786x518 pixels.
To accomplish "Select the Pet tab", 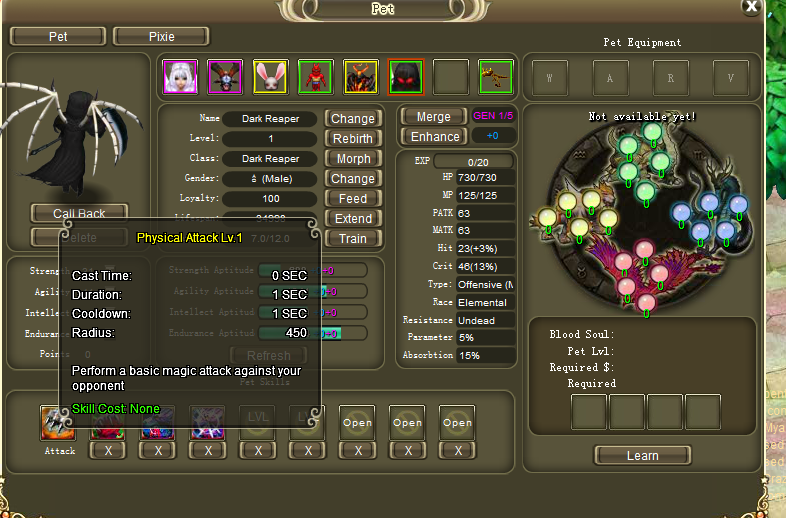I will [x=58, y=36].
